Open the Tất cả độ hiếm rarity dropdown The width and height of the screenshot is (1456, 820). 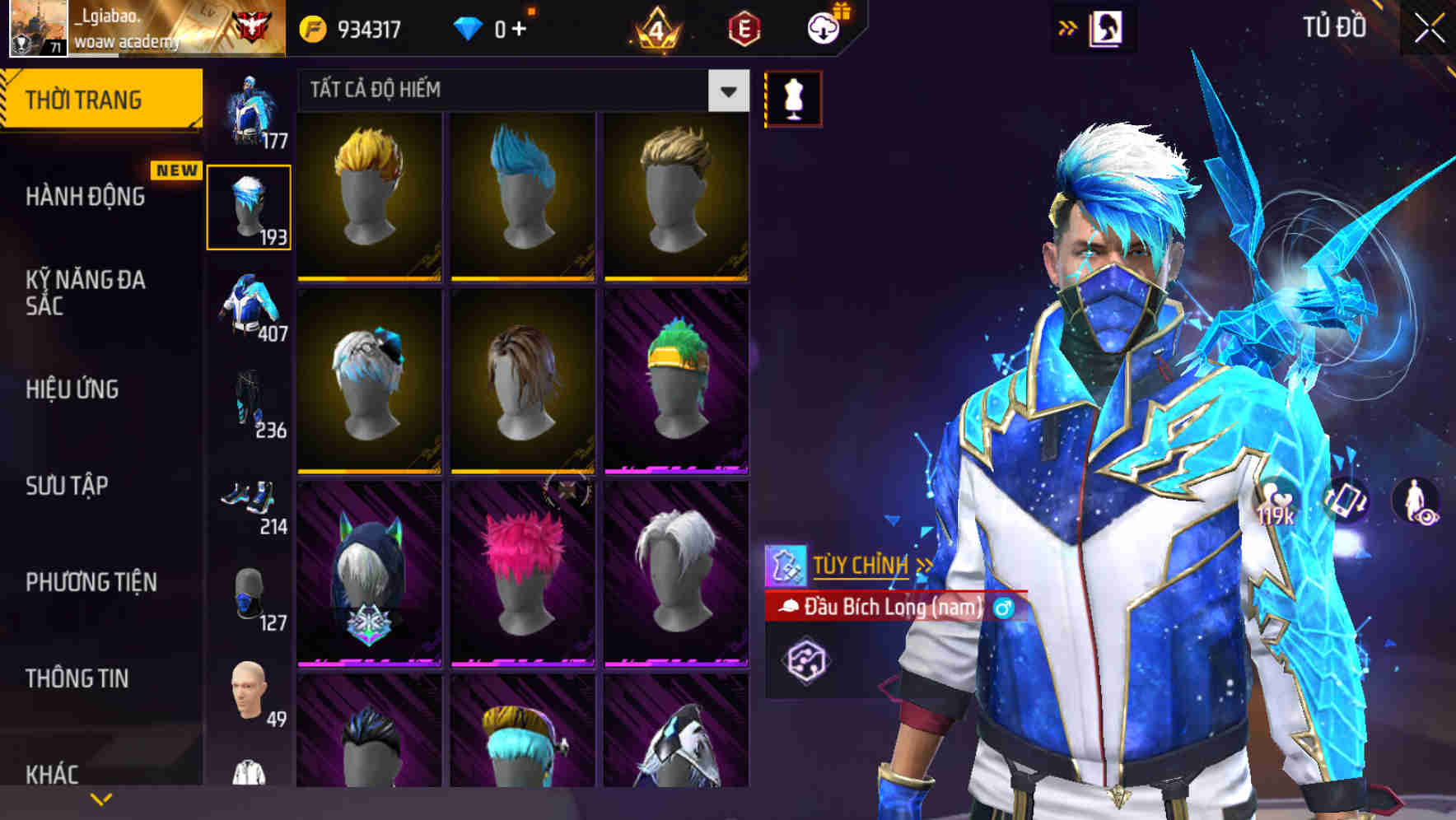[519, 91]
